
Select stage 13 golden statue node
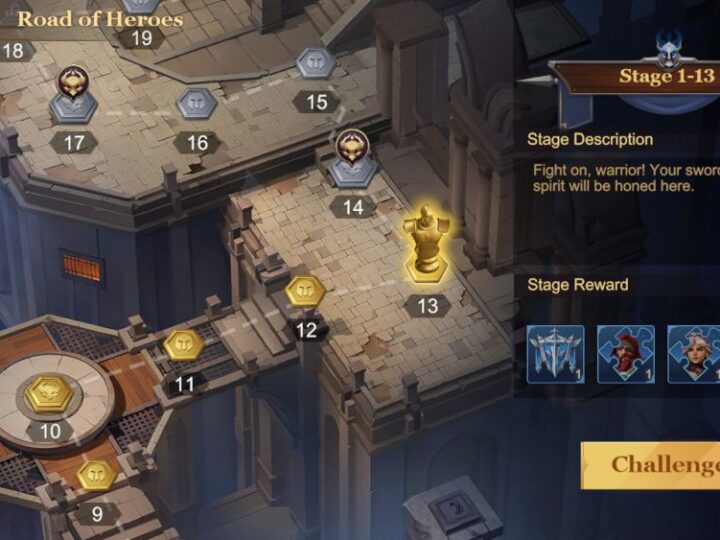pyautogui.click(x=427, y=245)
